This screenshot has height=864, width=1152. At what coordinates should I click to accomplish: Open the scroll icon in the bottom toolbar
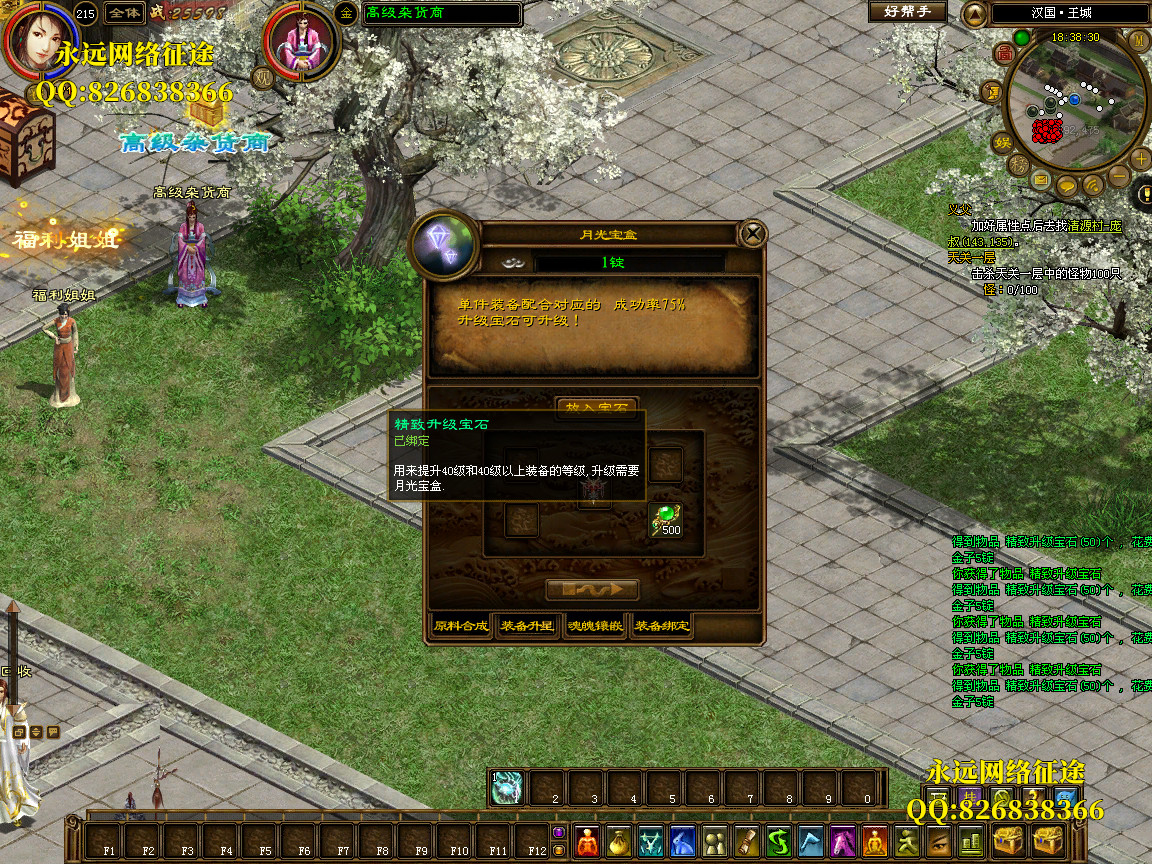[x=748, y=841]
